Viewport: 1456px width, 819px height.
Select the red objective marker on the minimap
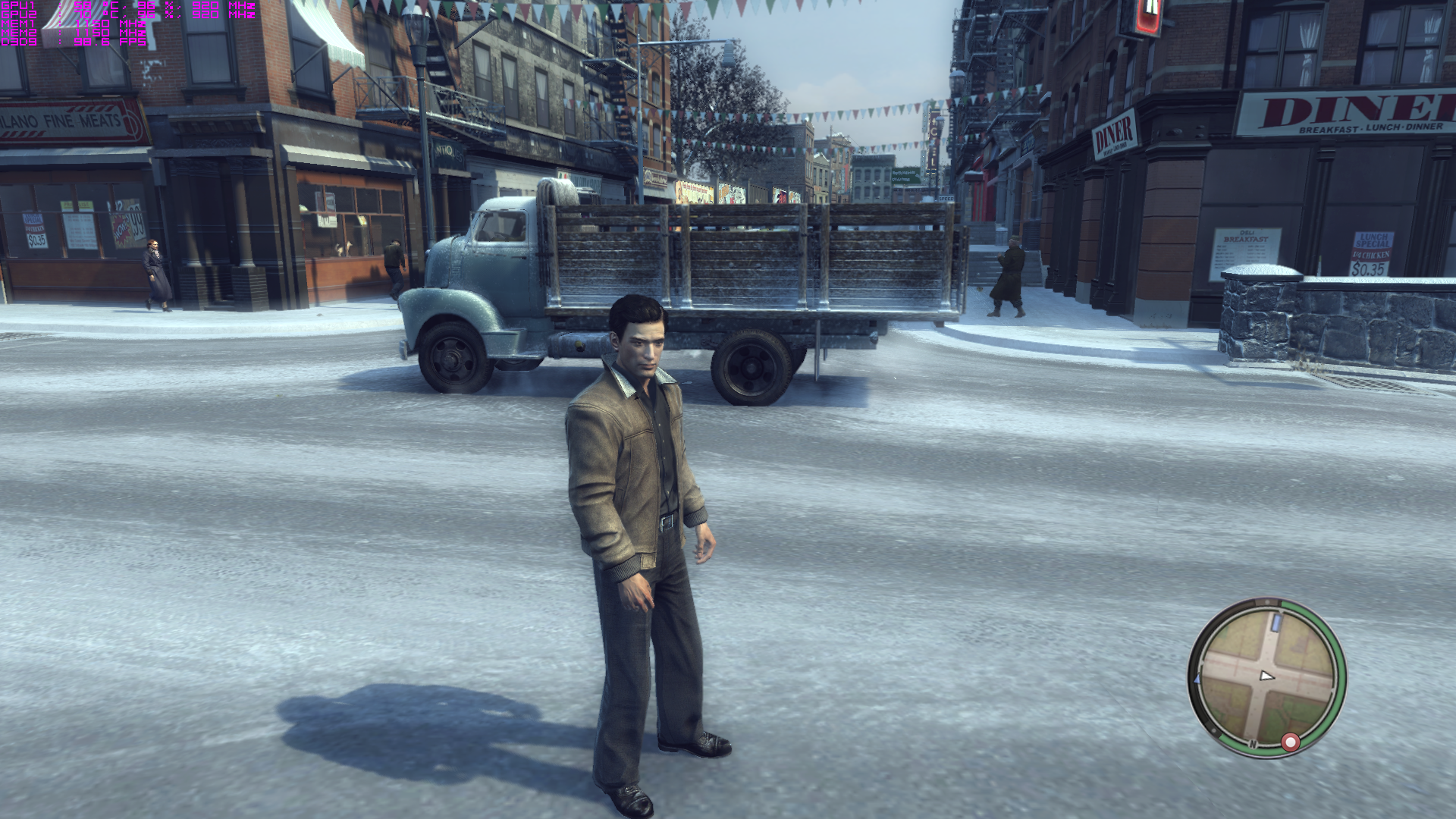pos(1290,742)
